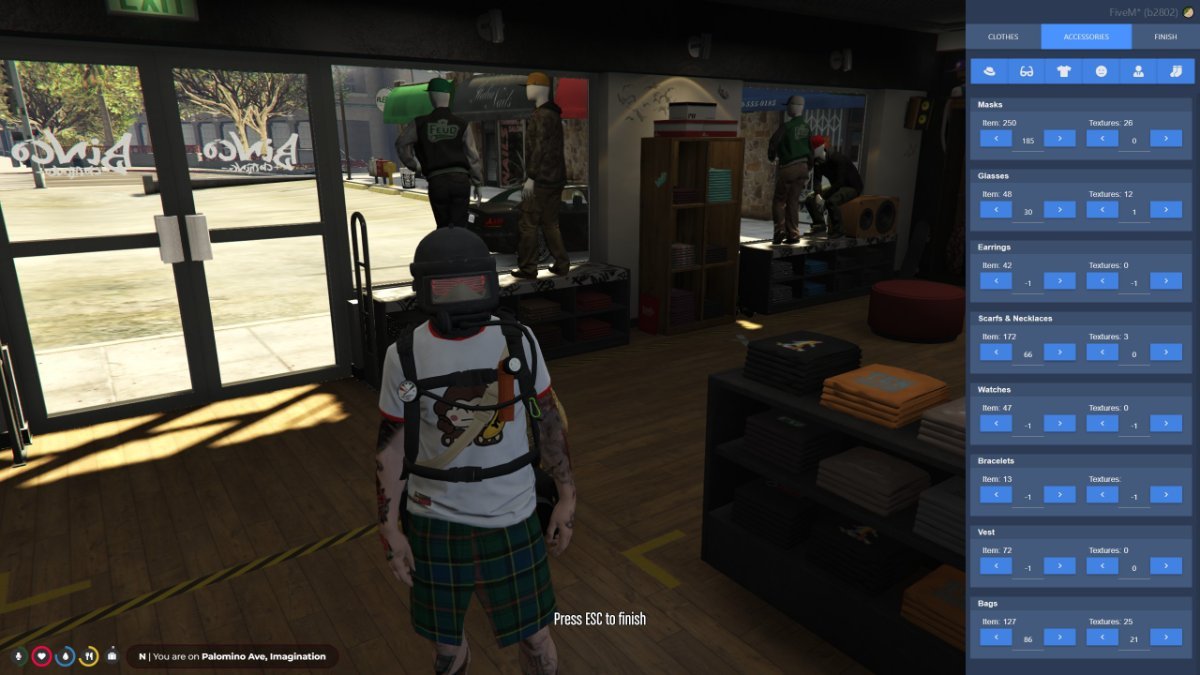Go to previous Bracelets item

tap(996, 494)
